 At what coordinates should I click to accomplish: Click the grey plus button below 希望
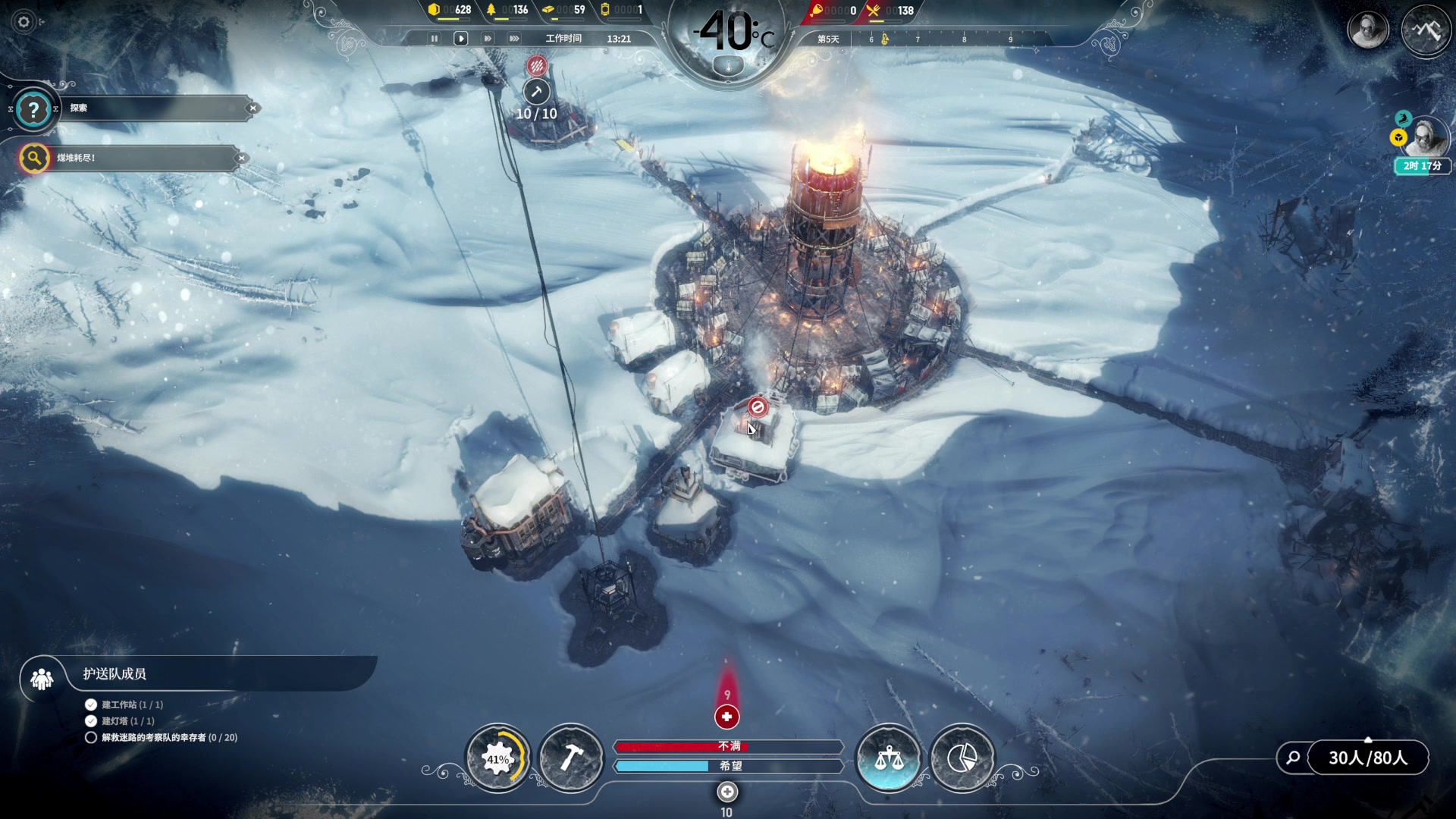[726, 792]
